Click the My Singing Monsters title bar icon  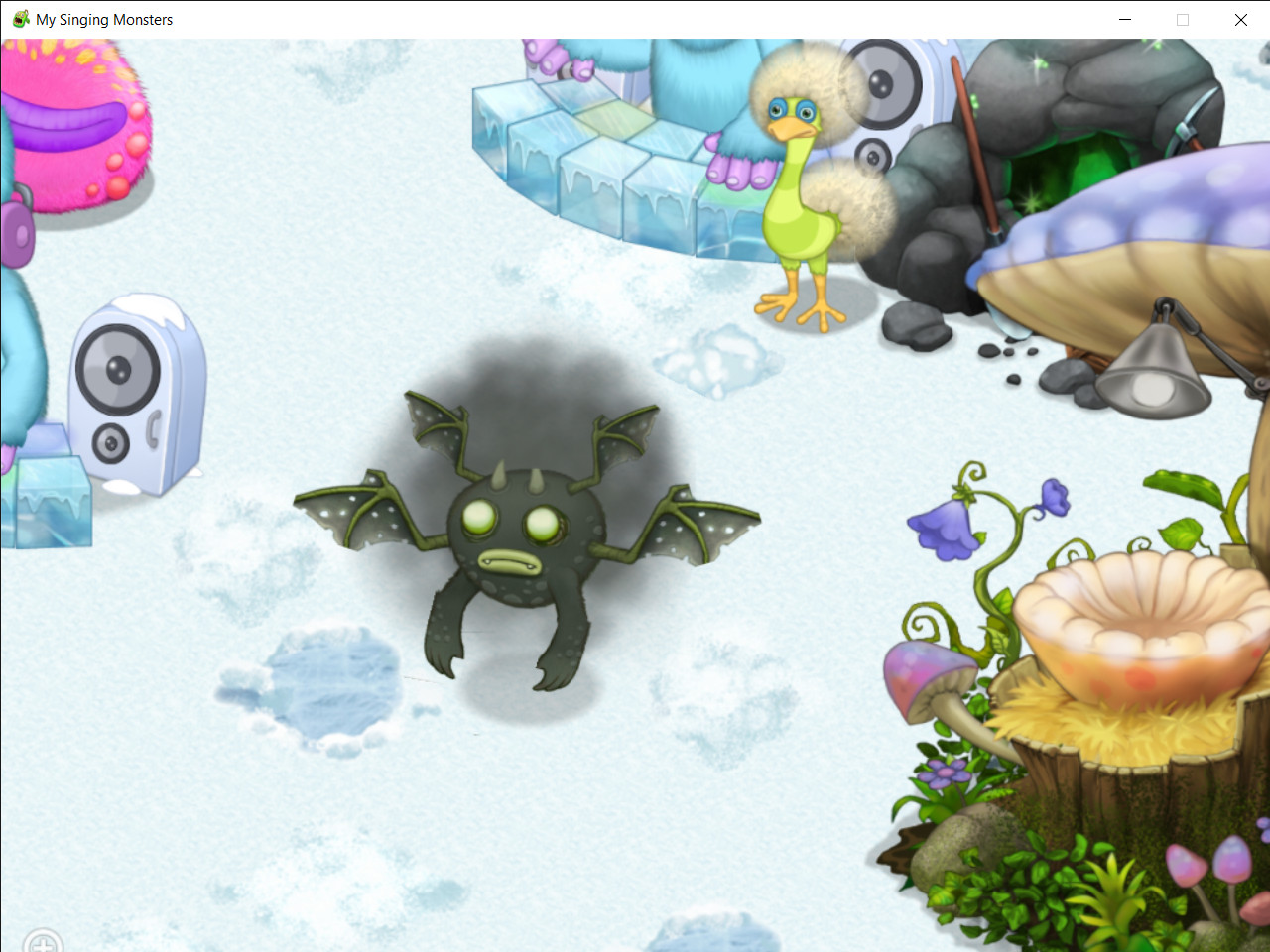pyautogui.click(x=20, y=19)
